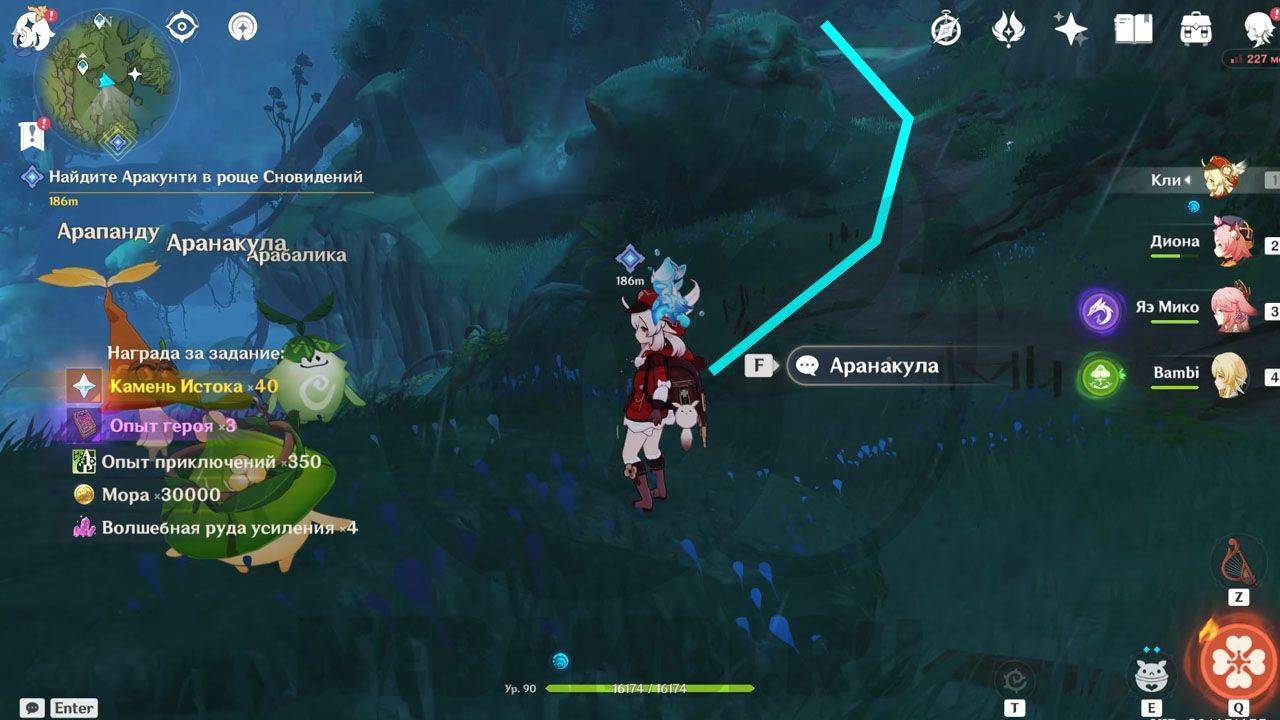Use the lyre gadget icon
Image resolution: width=1280 pixels, height=720 pixels.
click(1238, 562)
